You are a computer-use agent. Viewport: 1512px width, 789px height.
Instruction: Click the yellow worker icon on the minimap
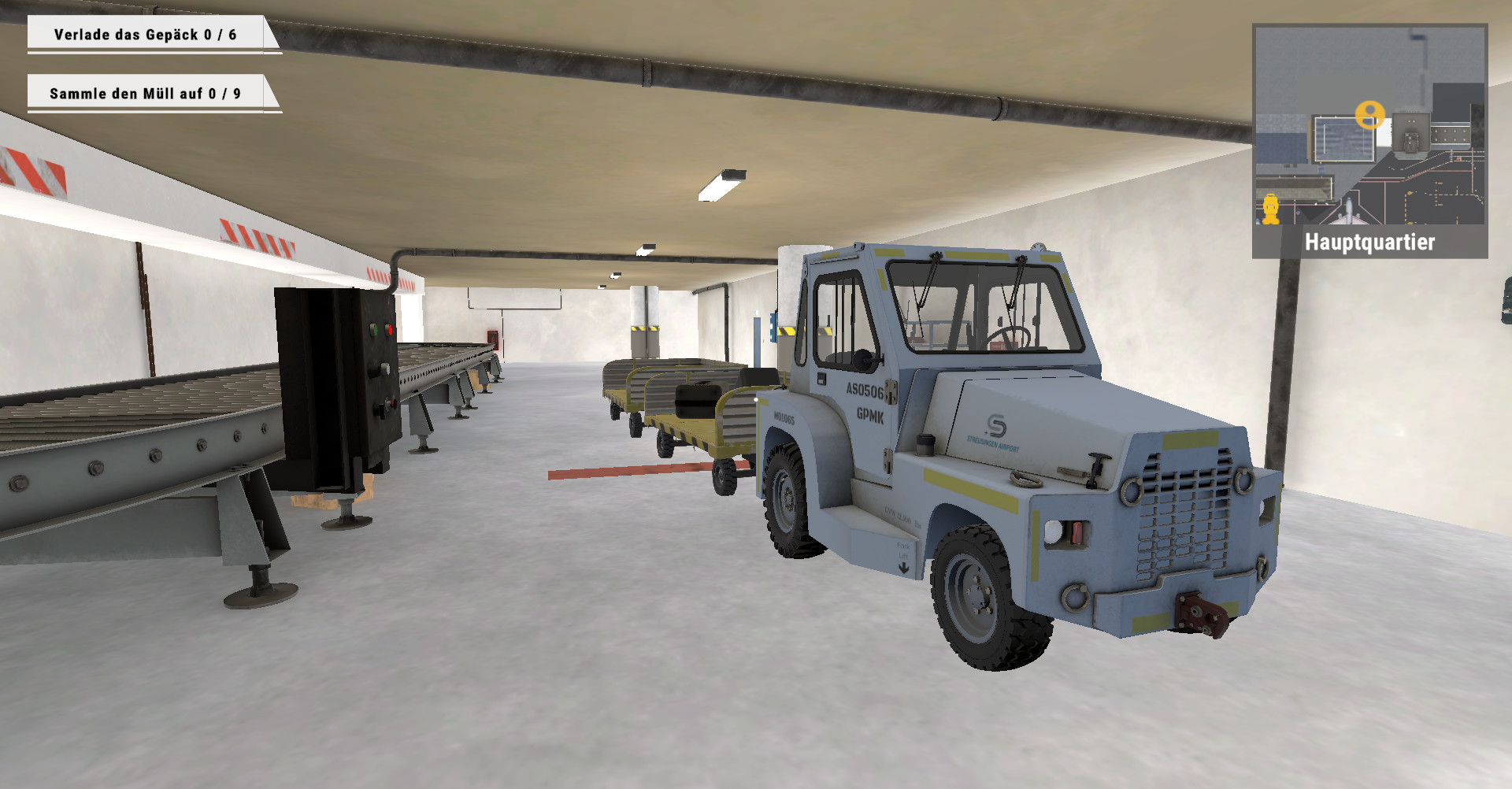point(1270,209)
